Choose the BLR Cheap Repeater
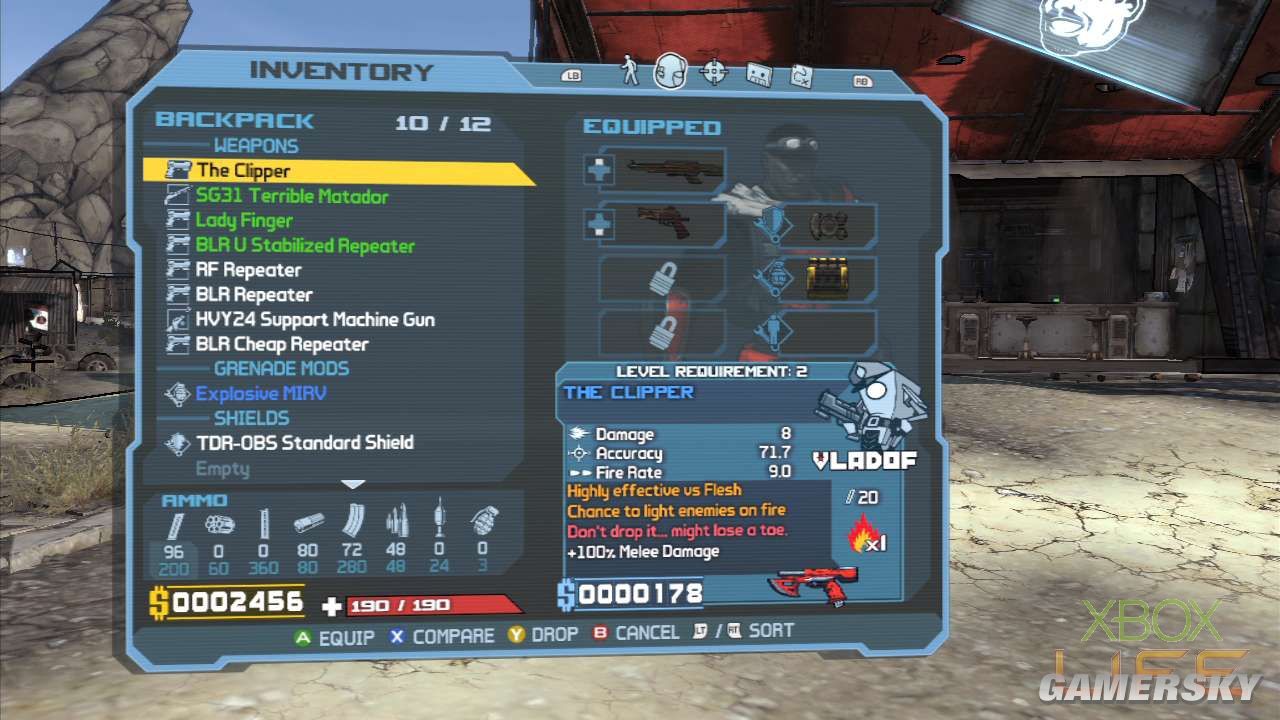The width and height of the screenshot is (1280, 720). [x=282, y=344]
